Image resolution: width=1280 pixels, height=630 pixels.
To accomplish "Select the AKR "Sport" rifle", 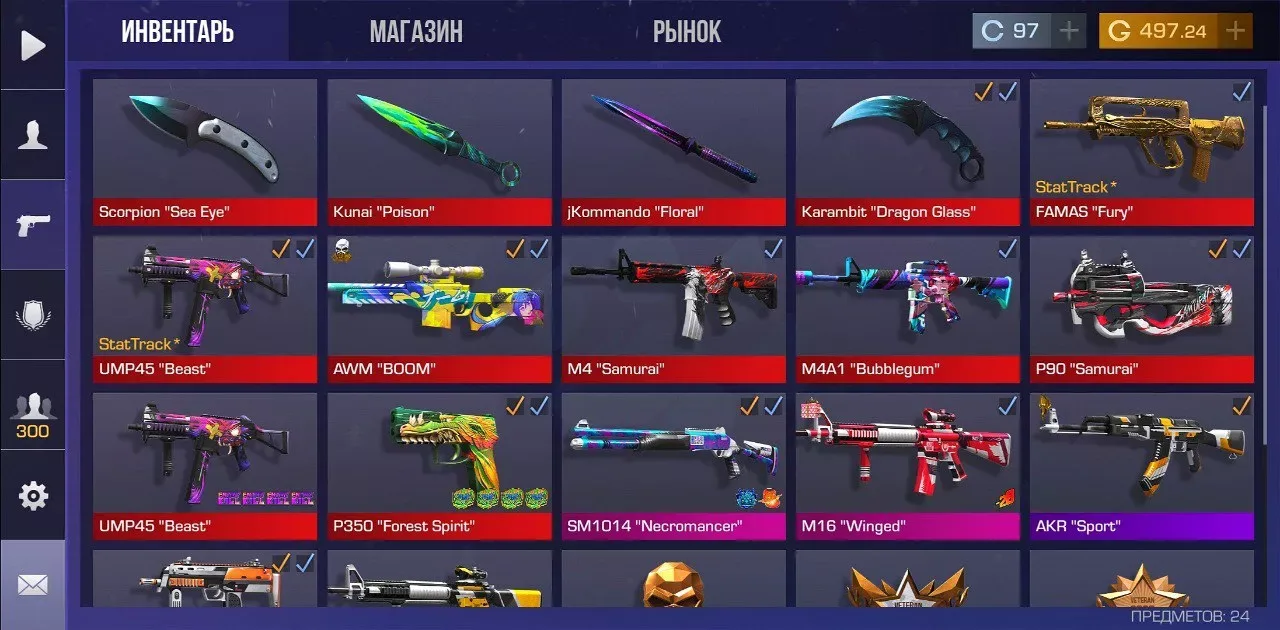I will click(1141, 466).
